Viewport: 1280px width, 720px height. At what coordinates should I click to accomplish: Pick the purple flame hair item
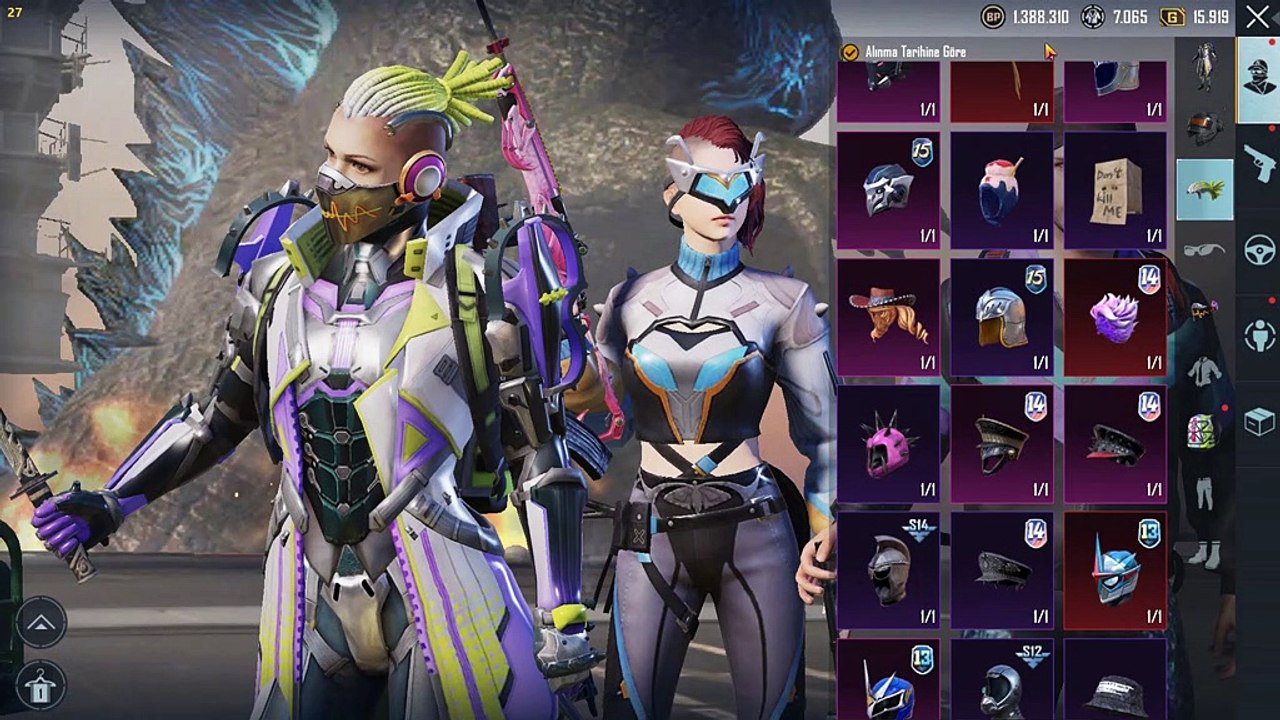pos(1115,317)
